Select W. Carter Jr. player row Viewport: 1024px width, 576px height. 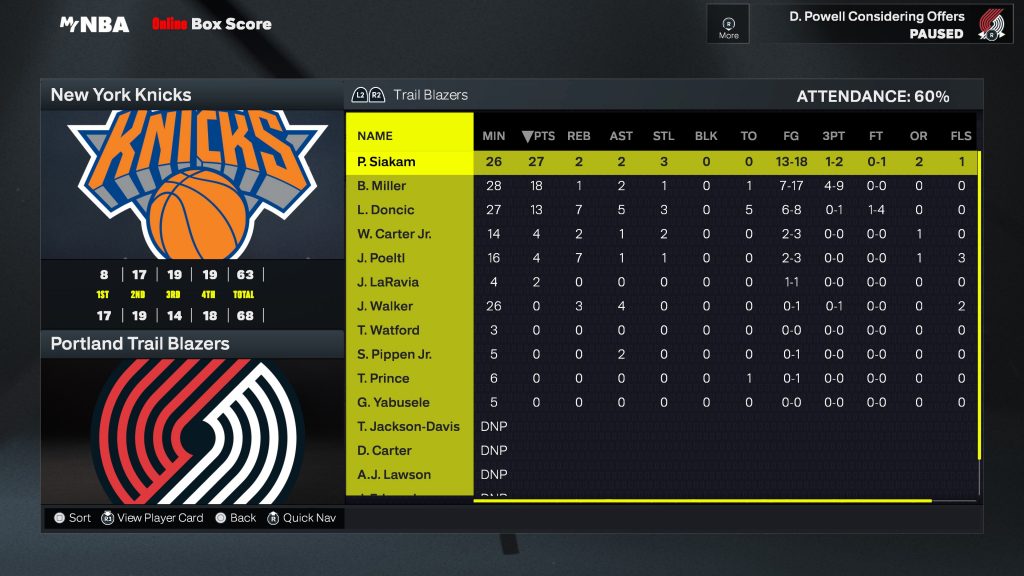[x=392, y=234]
